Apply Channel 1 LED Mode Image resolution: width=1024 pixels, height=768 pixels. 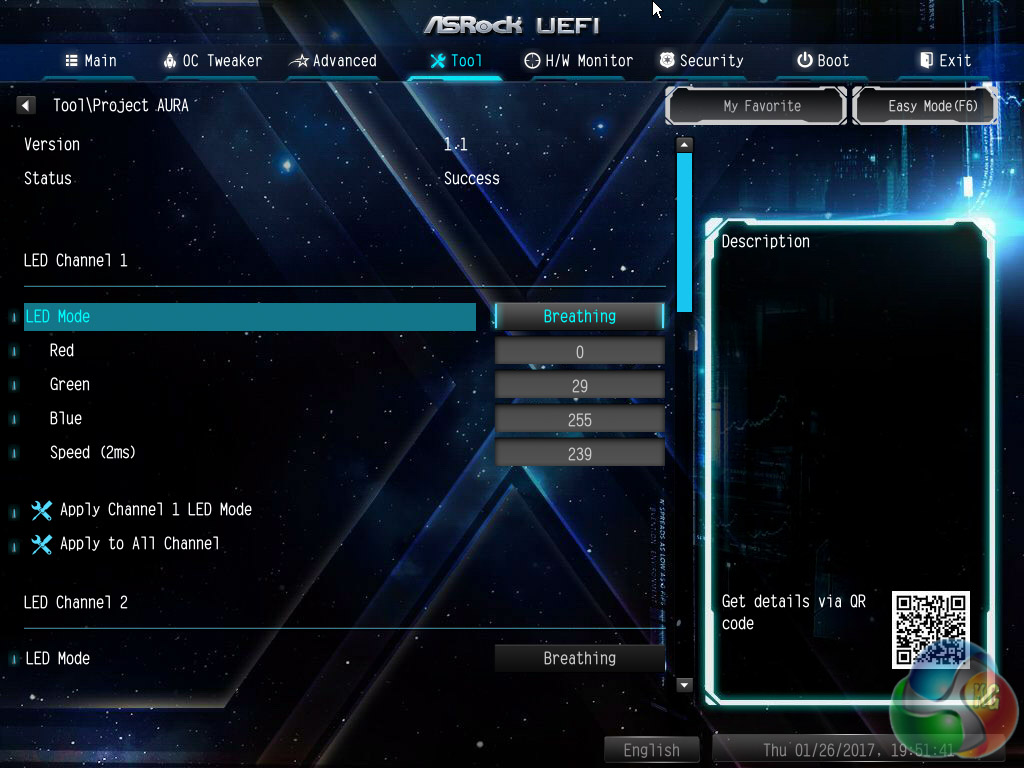[155, 510]
